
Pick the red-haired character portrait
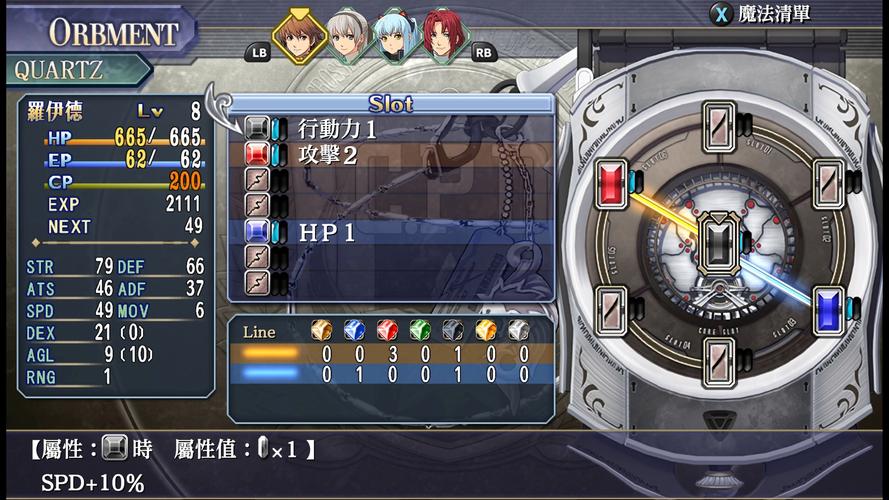point(441,37)
